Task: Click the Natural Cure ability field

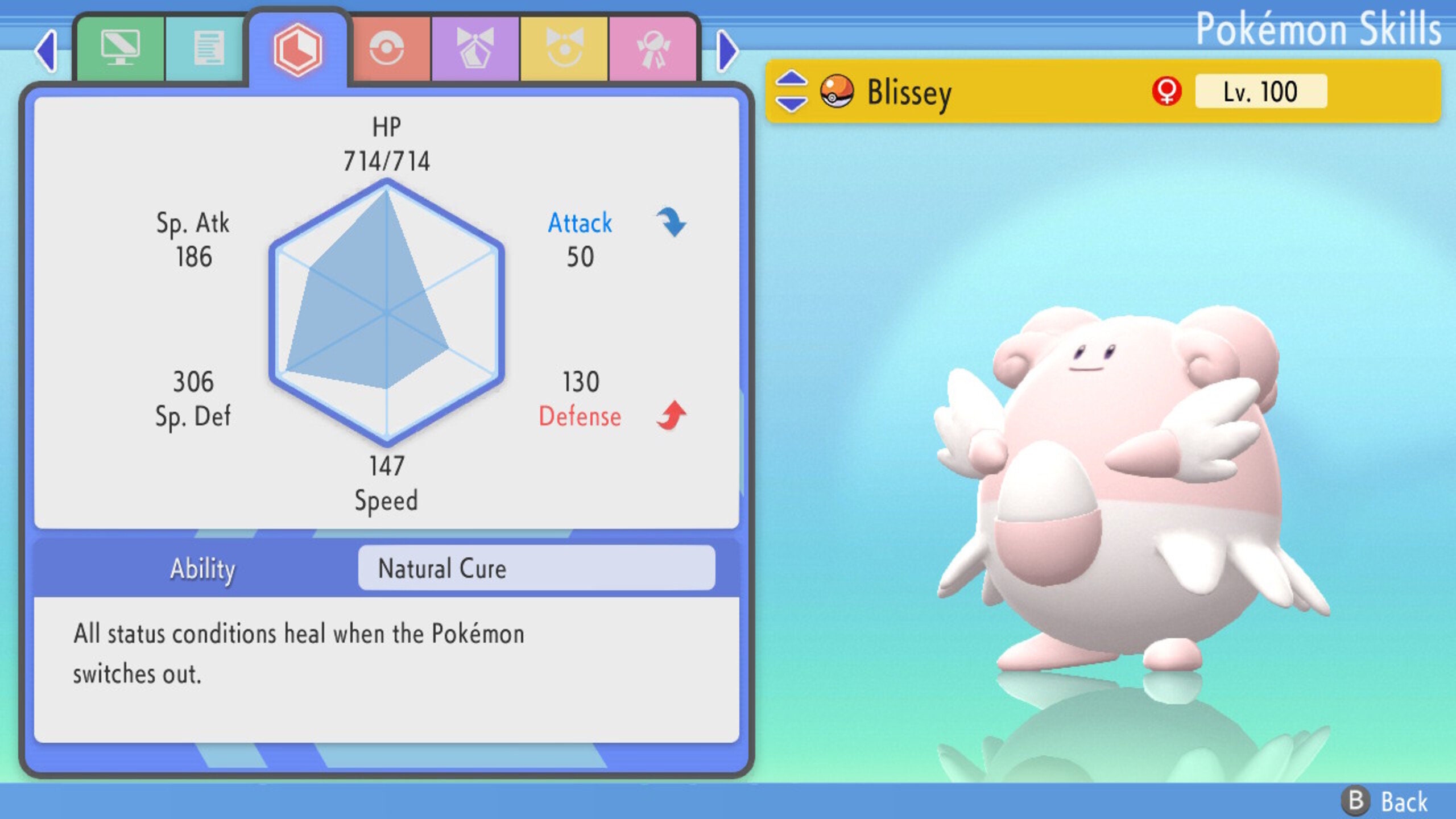Action: click(x=535, y=569)
